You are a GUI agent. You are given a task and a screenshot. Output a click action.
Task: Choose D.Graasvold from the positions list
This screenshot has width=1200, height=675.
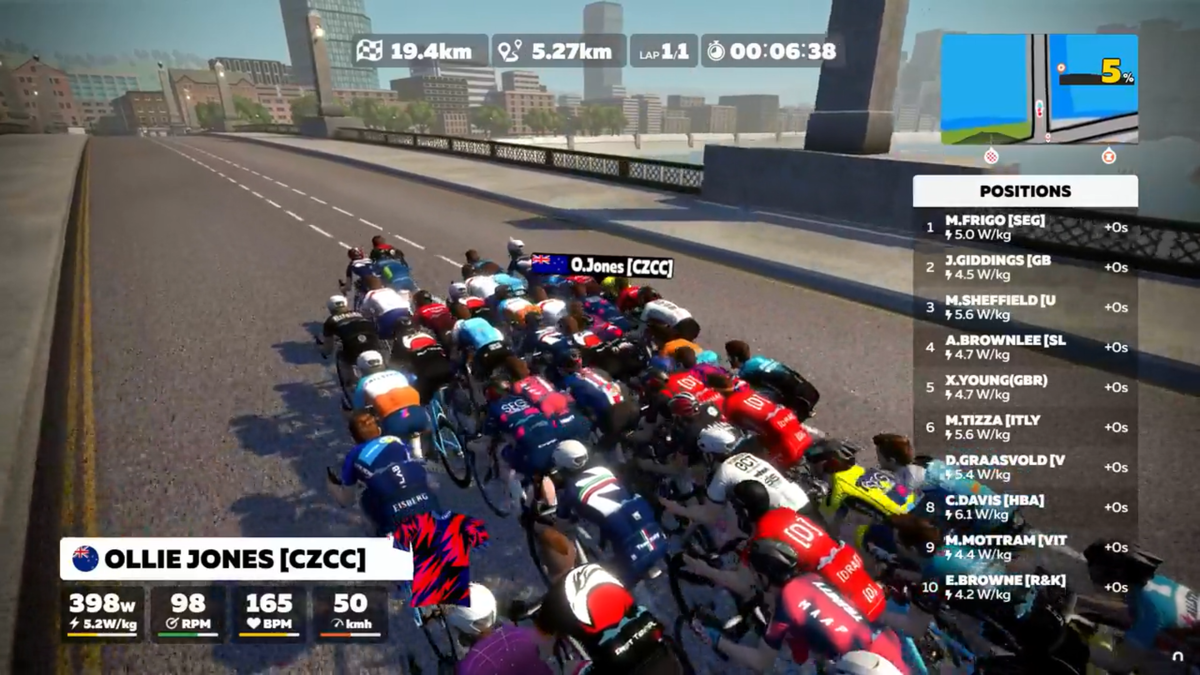(x=1025, y=467)
